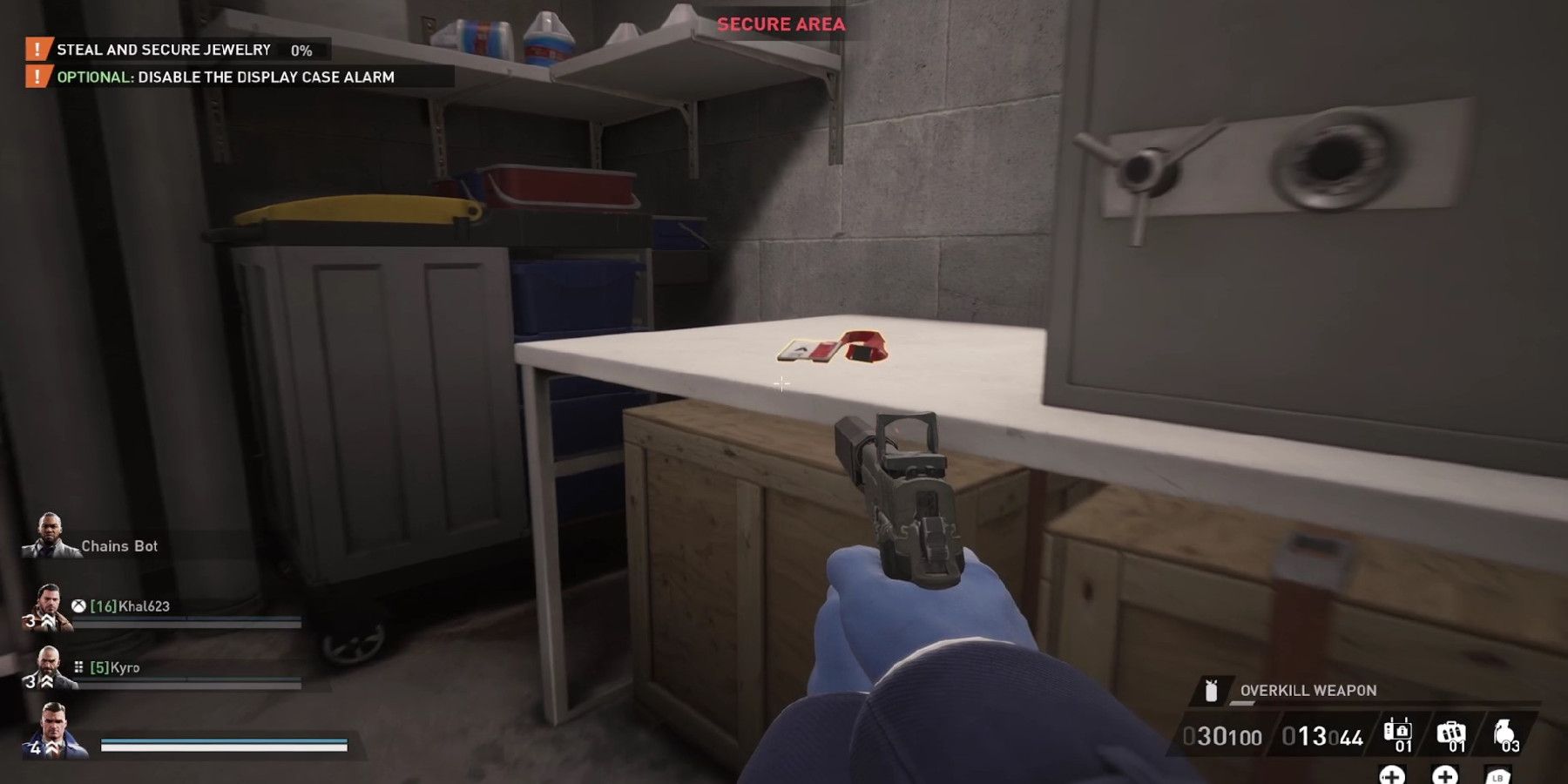
Task: Expand the rank chevrons beside level 4 portrait
Action: click(51, 747)
